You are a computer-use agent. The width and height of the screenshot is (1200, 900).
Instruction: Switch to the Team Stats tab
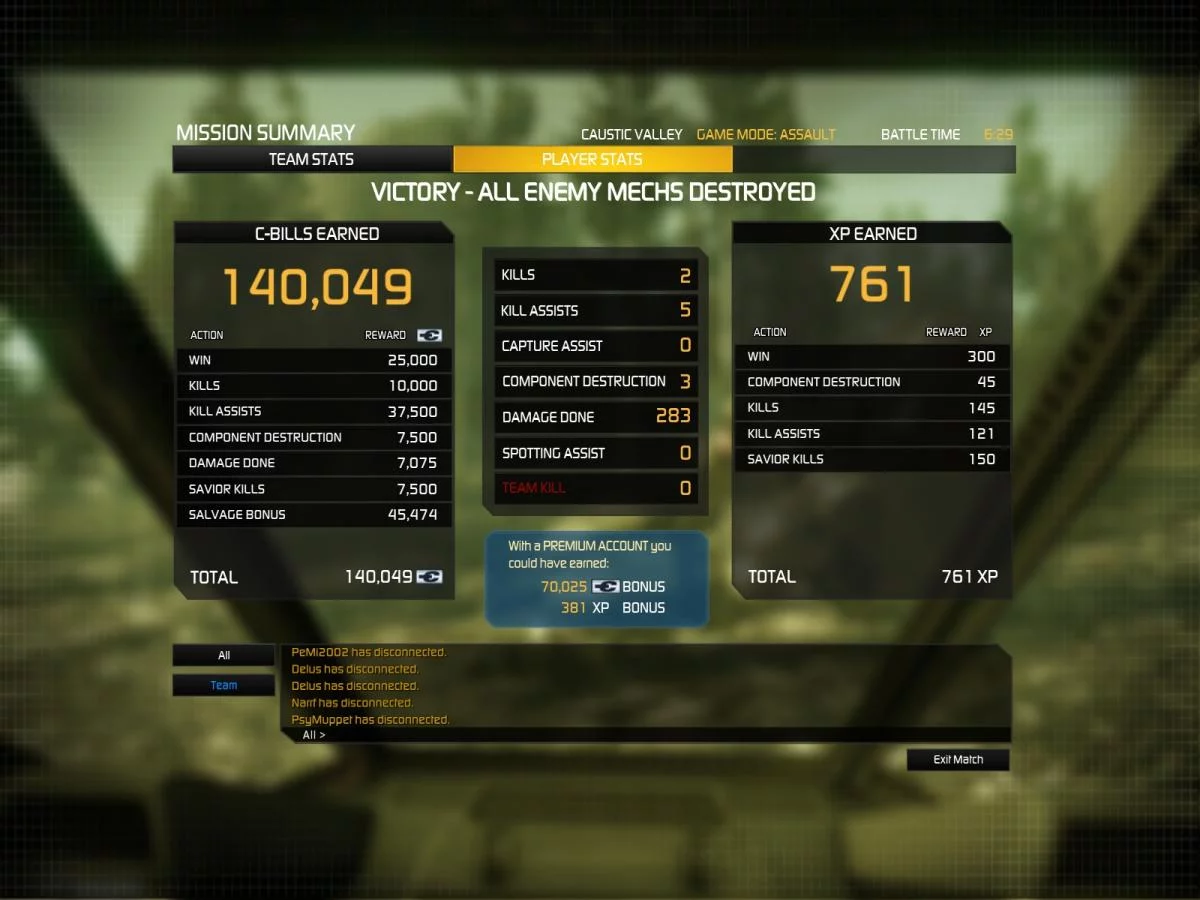[x=311, y=159]
